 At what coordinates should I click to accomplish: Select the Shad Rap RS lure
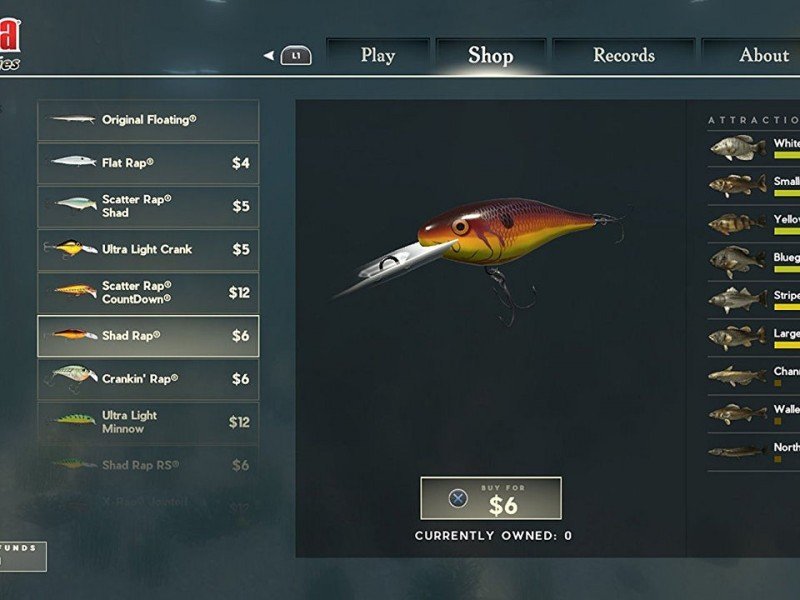[x=148, y=465]
